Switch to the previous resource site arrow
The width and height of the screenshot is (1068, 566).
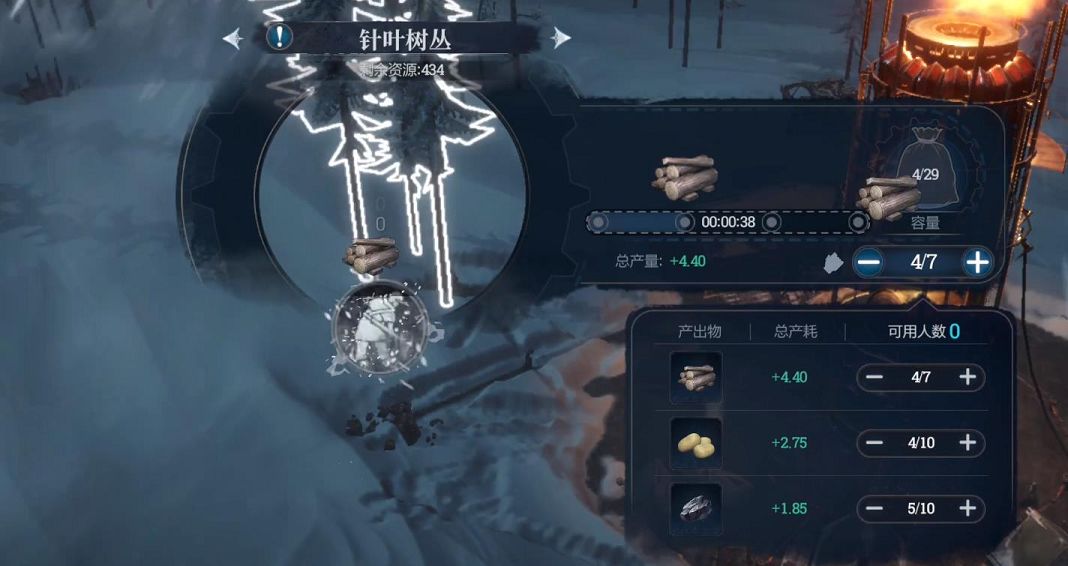tap(233, 38)
